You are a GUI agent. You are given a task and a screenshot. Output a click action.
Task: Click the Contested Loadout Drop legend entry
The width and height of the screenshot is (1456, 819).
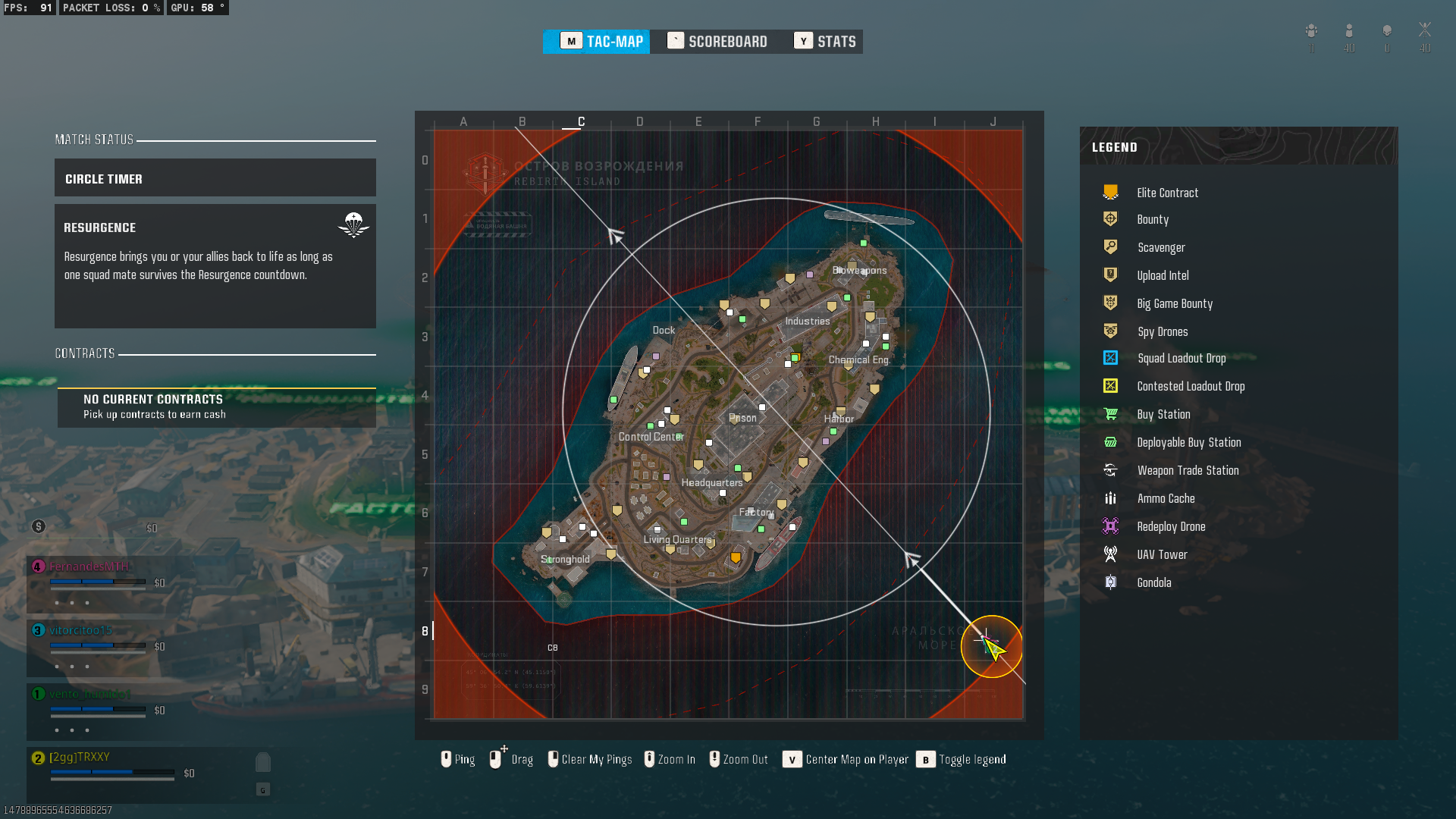[1190, 387]
